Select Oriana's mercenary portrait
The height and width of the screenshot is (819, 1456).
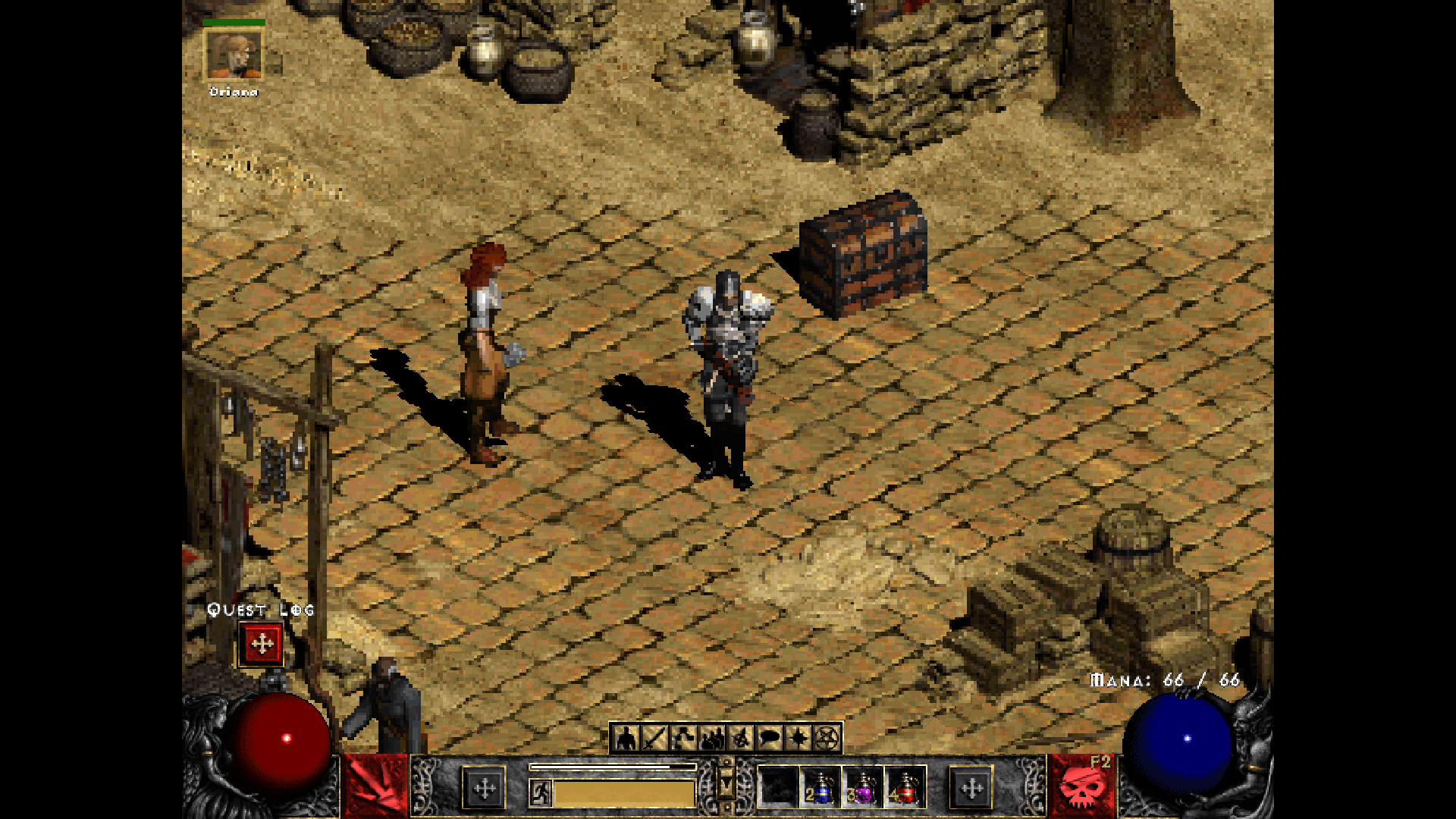(234, 55)
